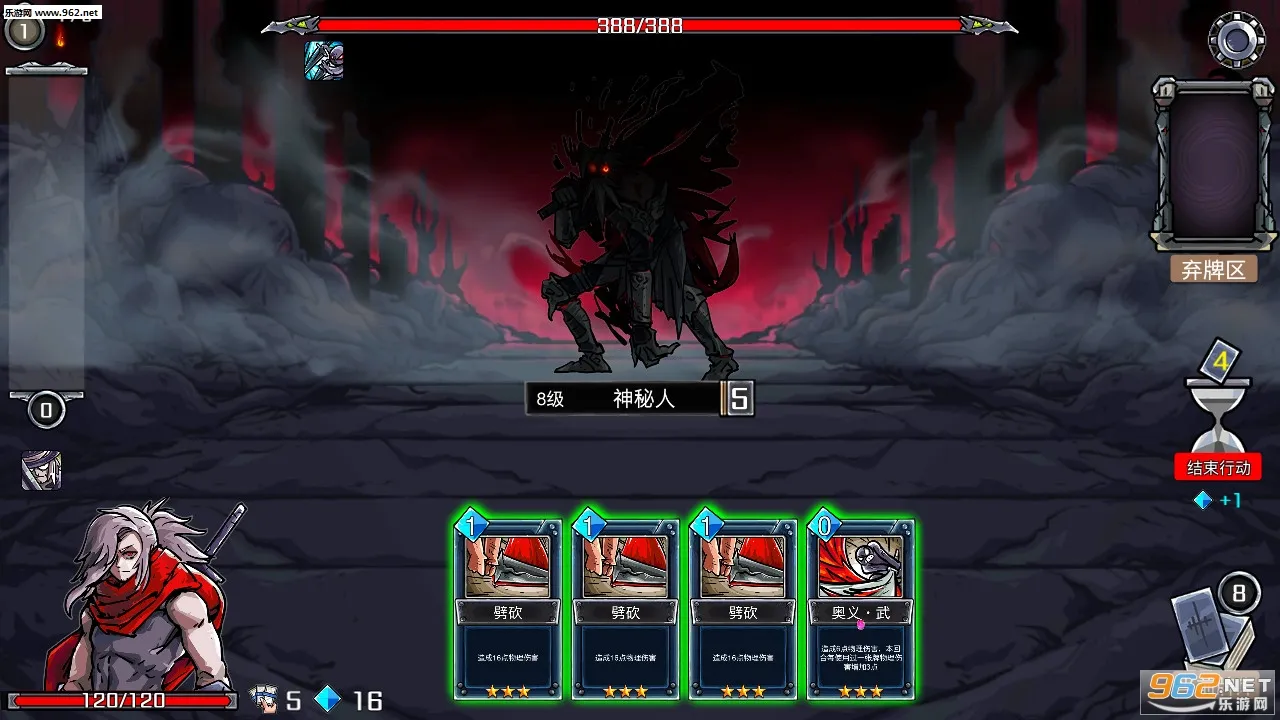Select the 奥义·武 card
The width and height of the screenshot is (1280, 720).
click(x=860, y=608)
